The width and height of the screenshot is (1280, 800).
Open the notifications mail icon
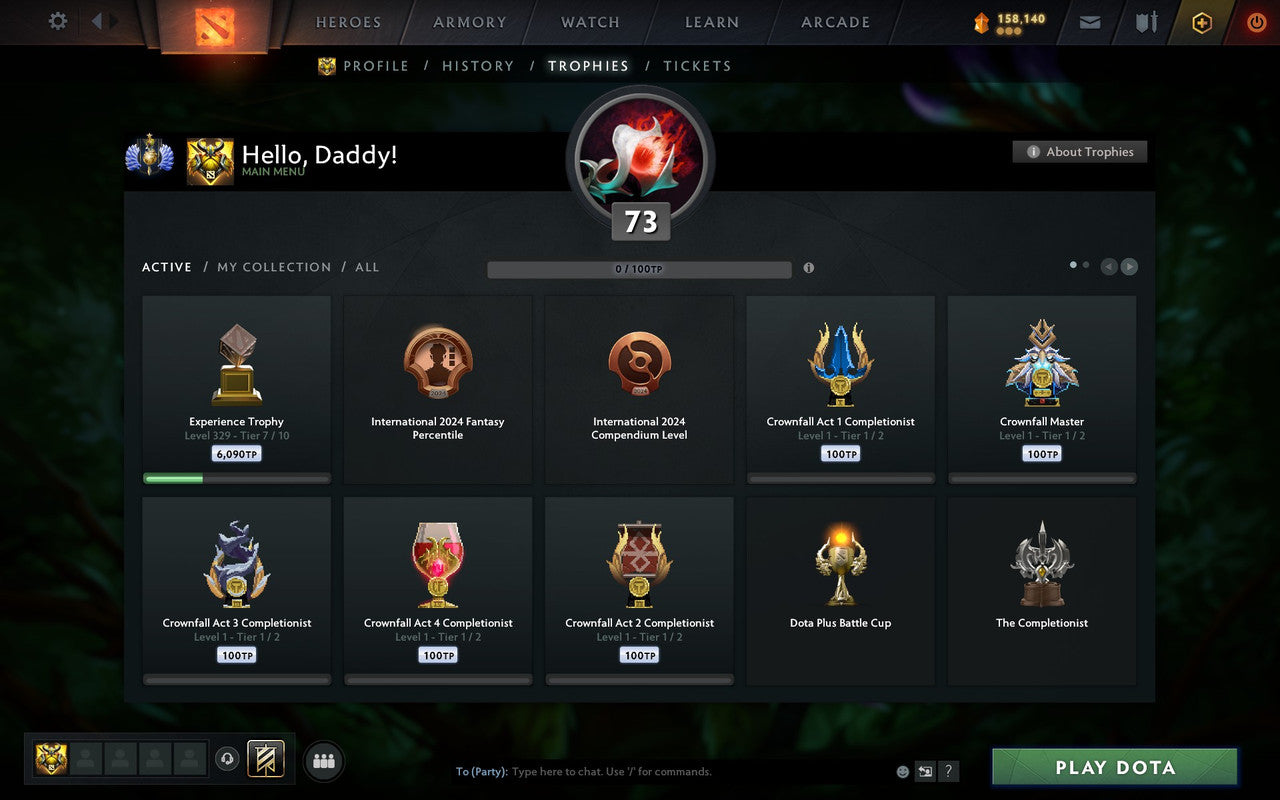(x=1089, y=22)
